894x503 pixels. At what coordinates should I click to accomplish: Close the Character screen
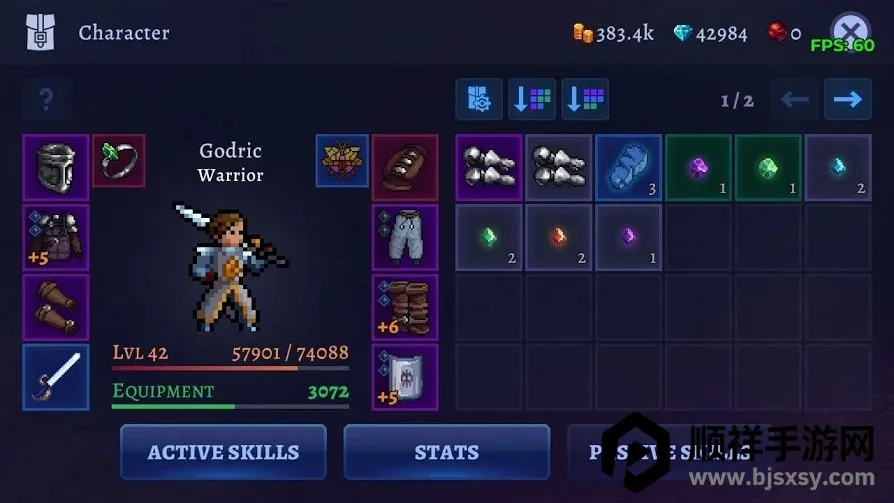tap(849, 30)
